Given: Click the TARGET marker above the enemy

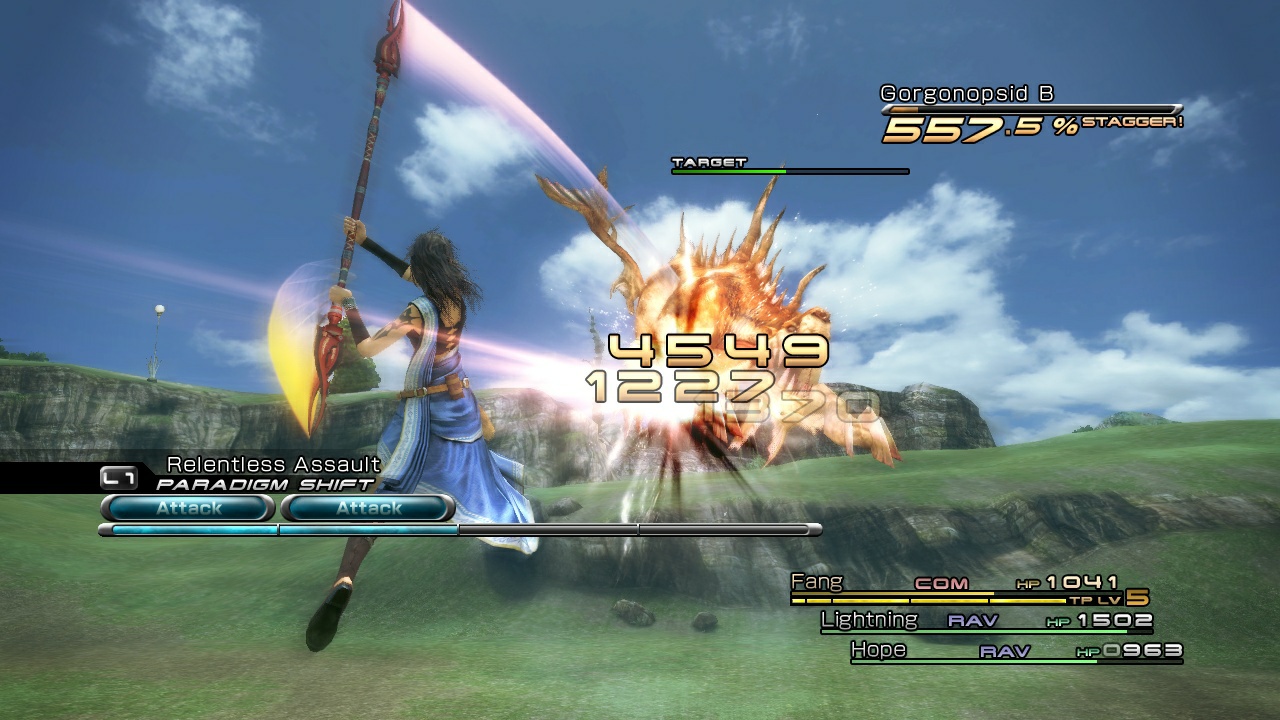Looking at the screenshot, I should pyautogui.click(x=710, y=161).
